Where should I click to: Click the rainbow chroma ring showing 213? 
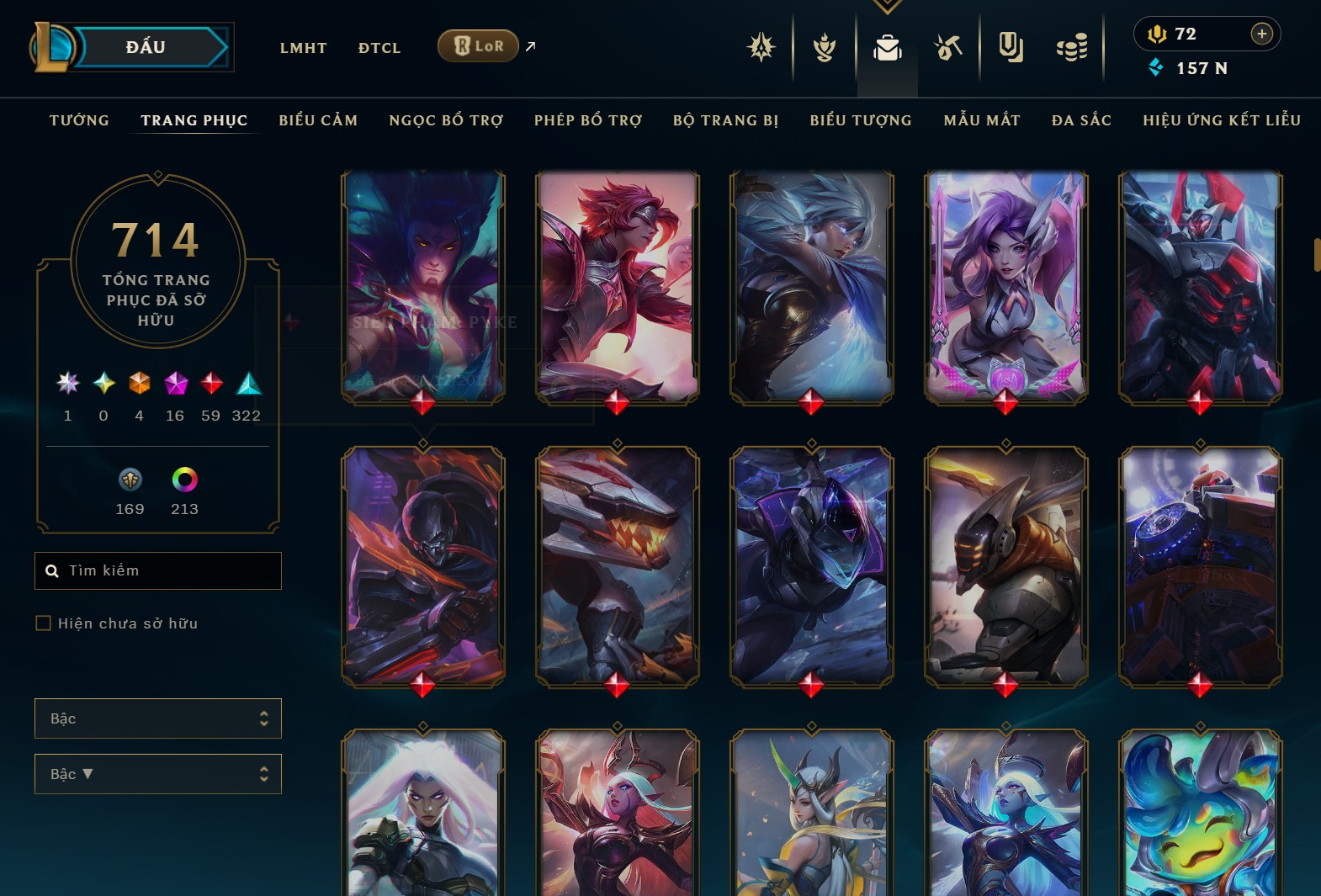tap(184, 481)
